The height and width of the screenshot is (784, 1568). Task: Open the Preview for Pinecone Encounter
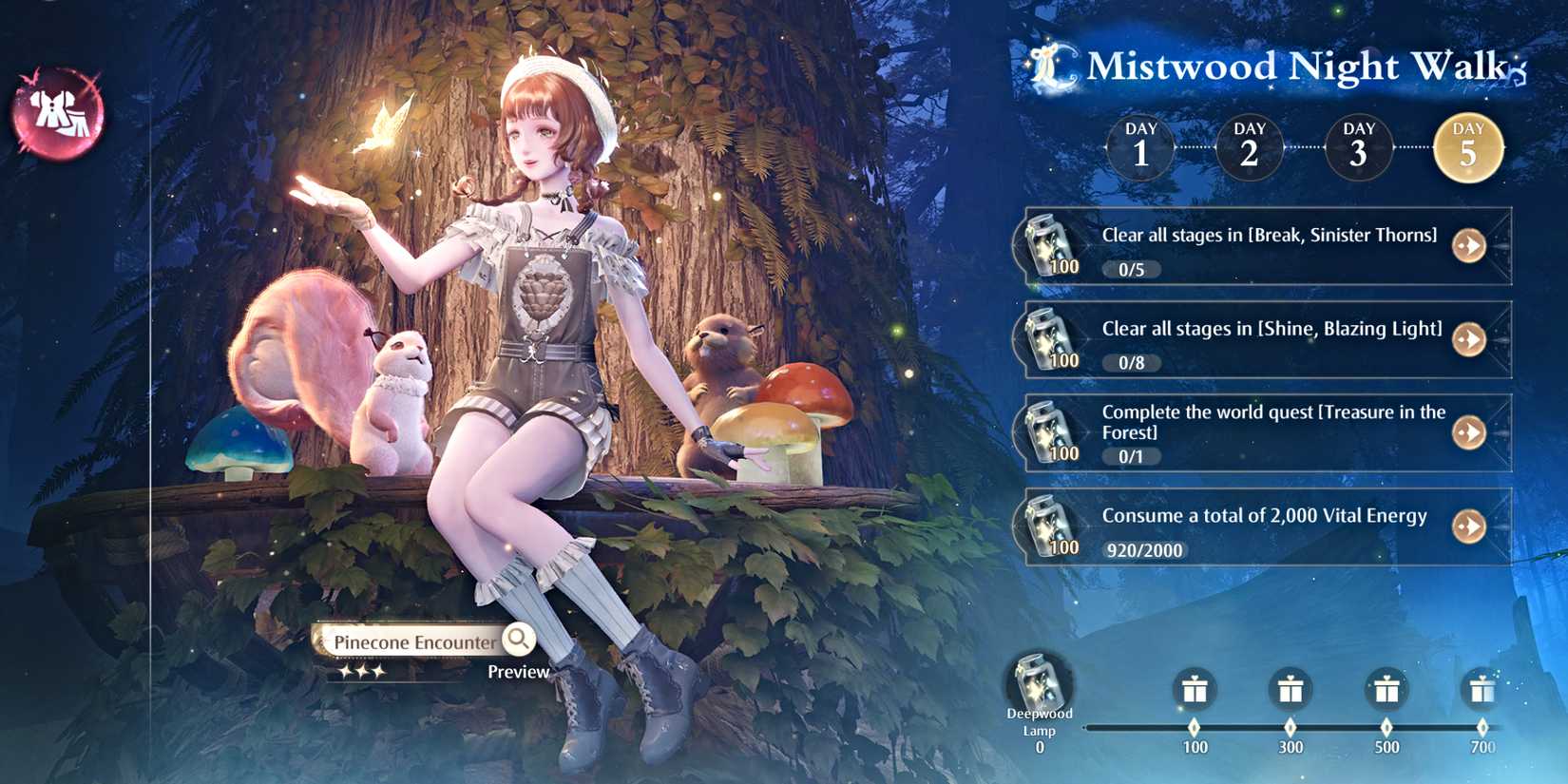point(520,671)
